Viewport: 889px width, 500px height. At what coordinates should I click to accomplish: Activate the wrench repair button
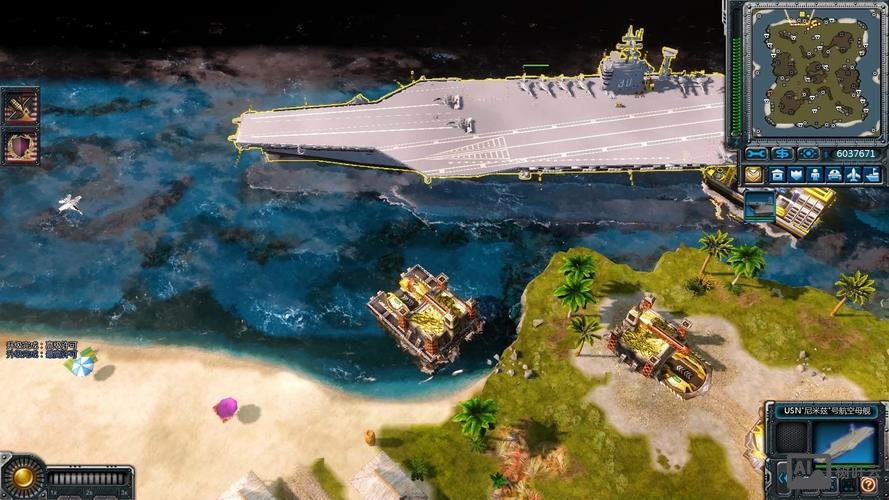(757, 154)
